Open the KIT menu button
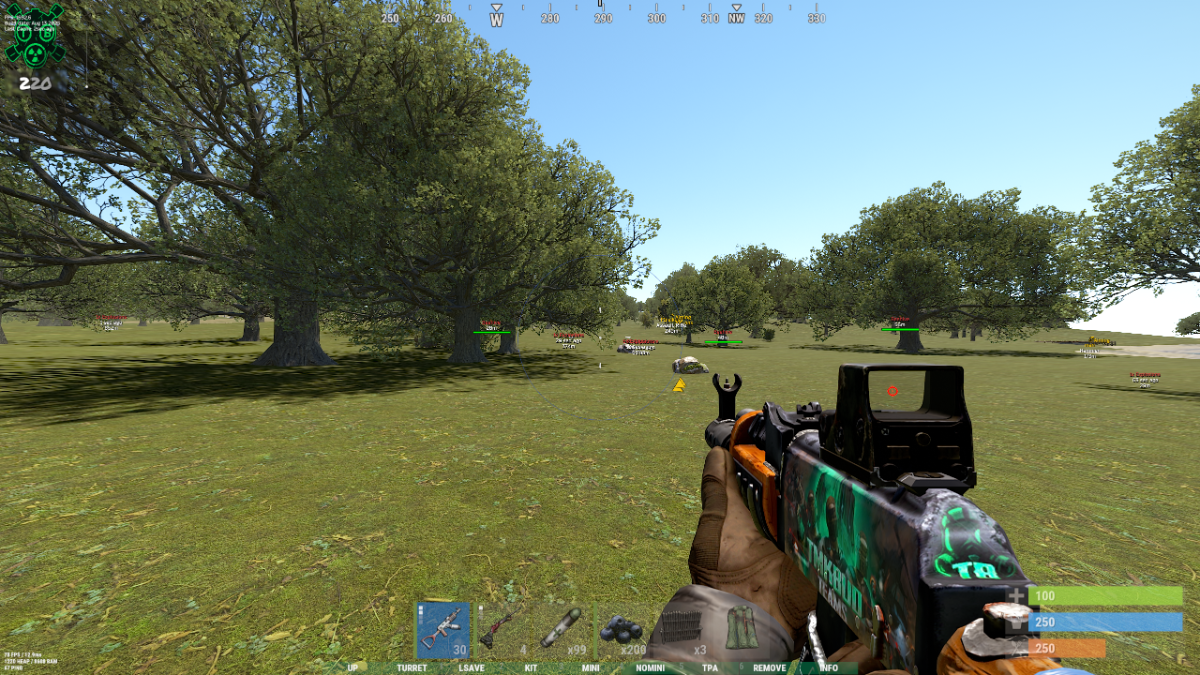 (x=531, y=668)
